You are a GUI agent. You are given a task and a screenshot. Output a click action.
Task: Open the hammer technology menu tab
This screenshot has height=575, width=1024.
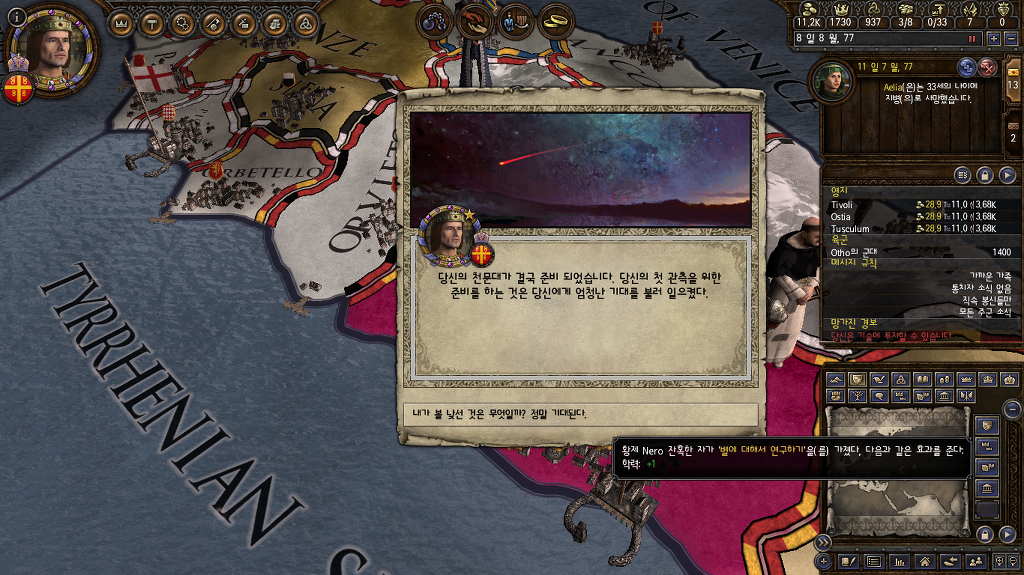[151, 23]
